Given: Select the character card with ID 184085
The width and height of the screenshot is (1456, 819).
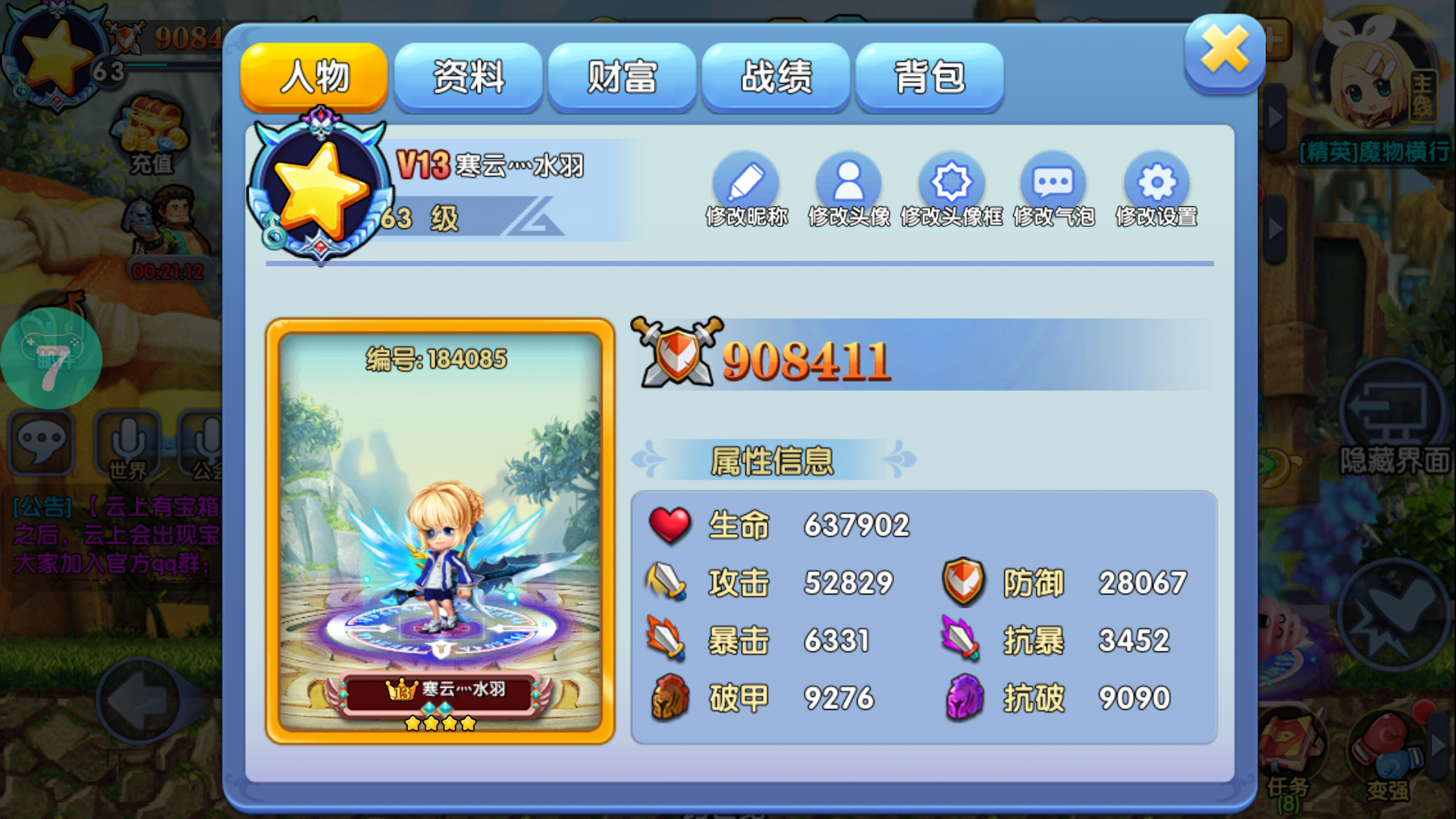Looking at the screenshot, I should click(x=440, y=531).
